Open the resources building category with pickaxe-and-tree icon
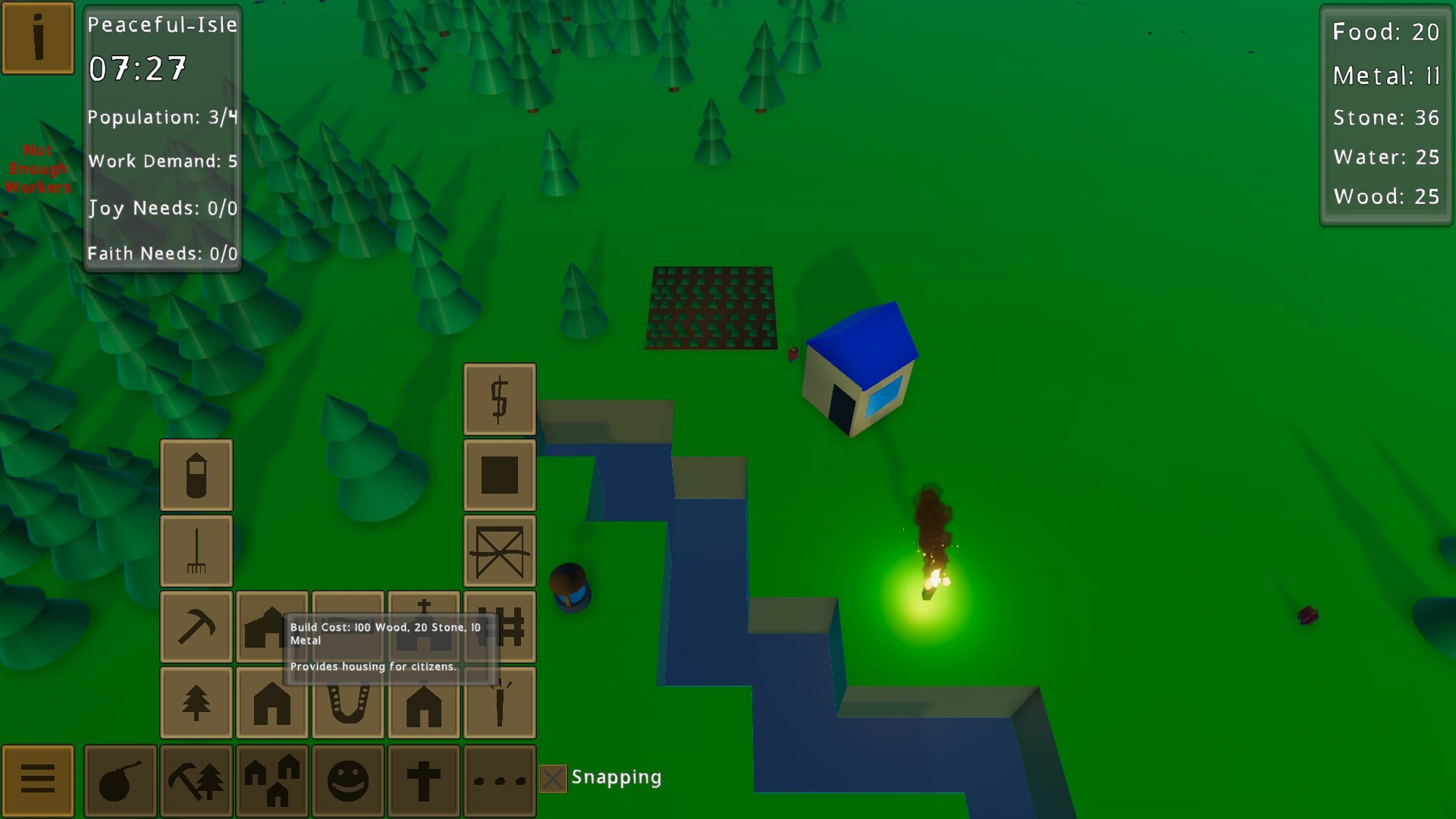1456x819 pixels. coord(196,780)
